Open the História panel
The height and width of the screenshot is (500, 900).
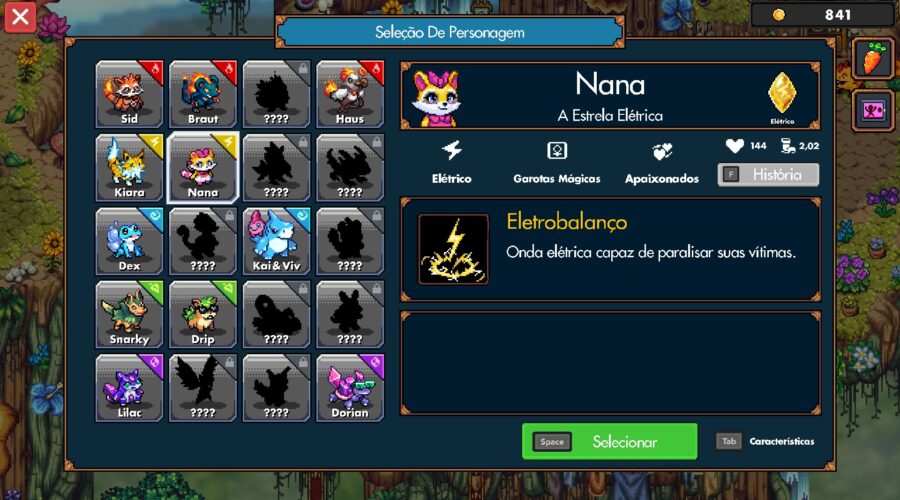pos(768,175)
